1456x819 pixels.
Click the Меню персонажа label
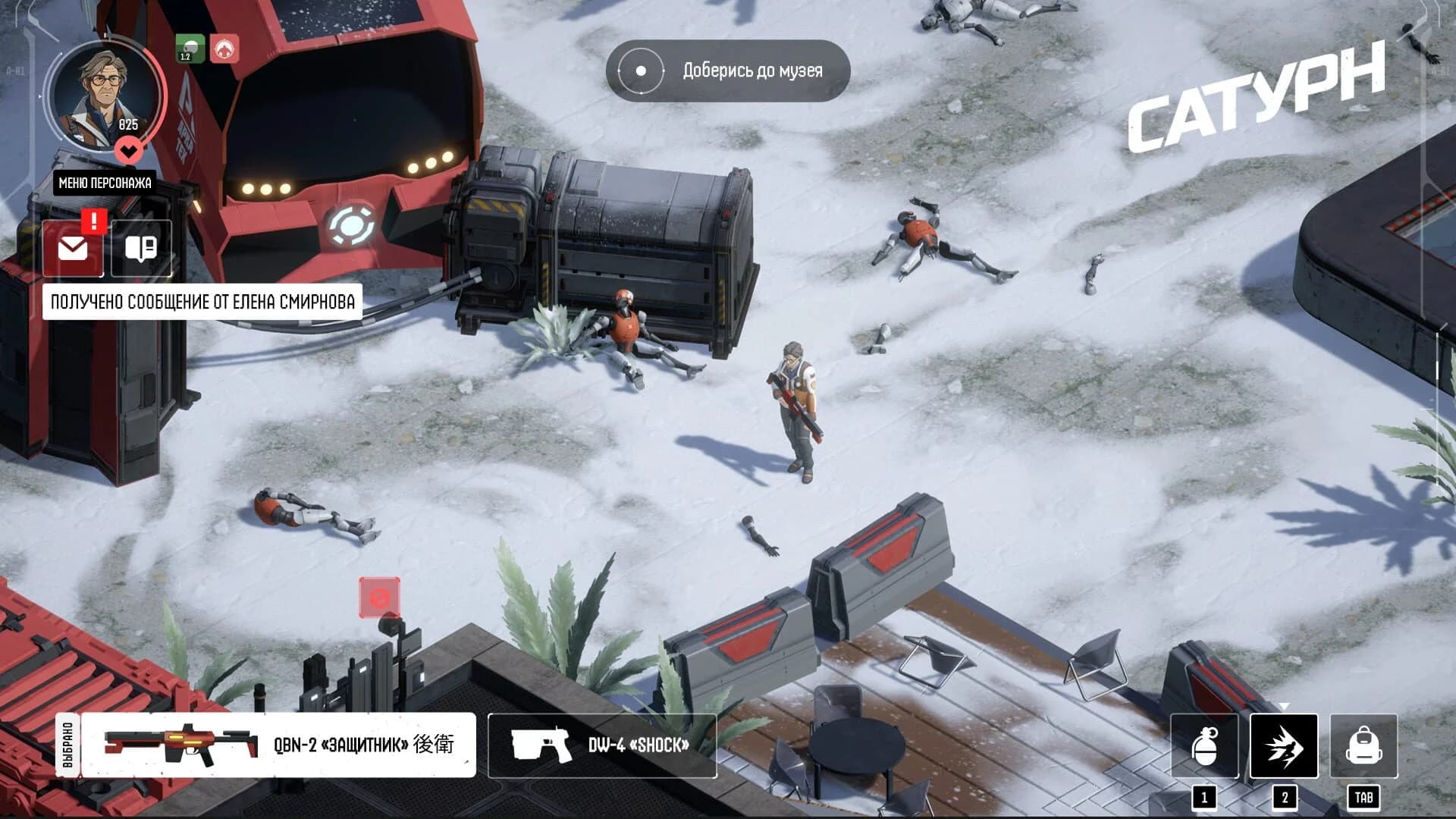click(106, 183)
